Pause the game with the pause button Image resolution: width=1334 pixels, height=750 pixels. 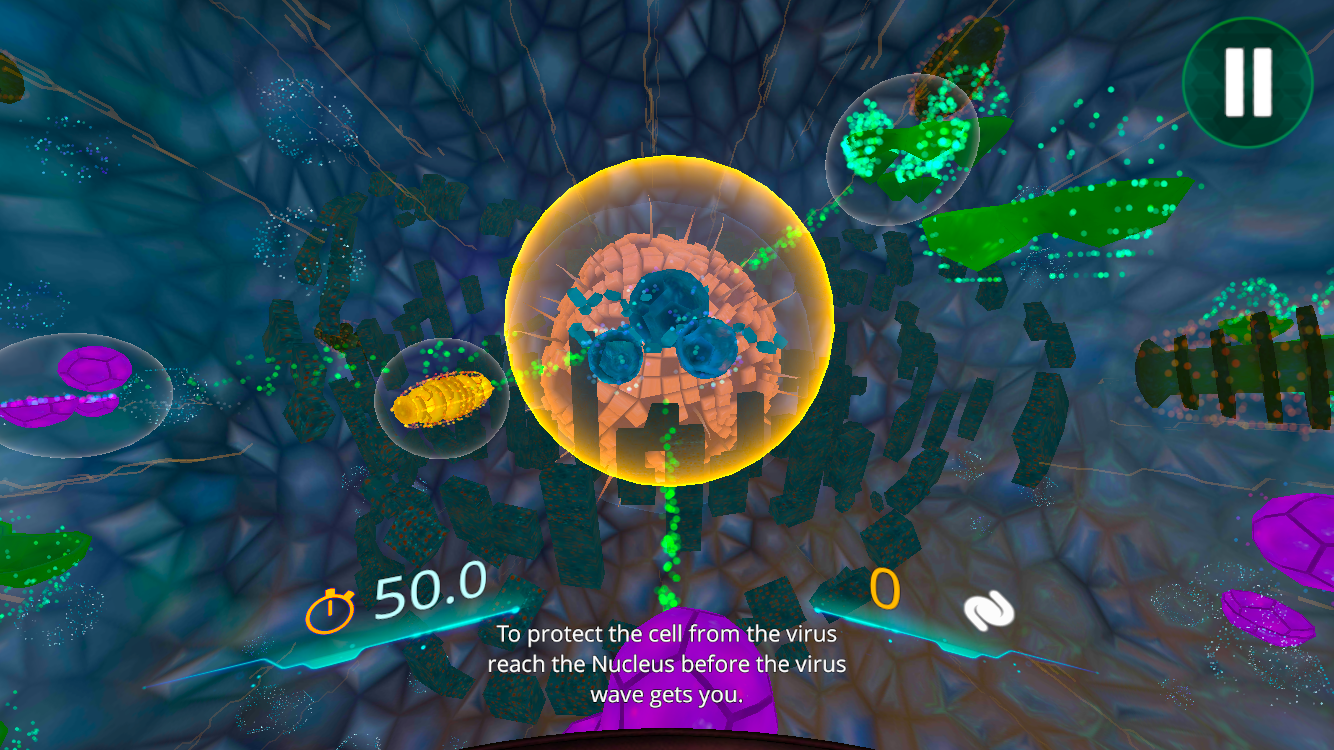coord(1247,82)
